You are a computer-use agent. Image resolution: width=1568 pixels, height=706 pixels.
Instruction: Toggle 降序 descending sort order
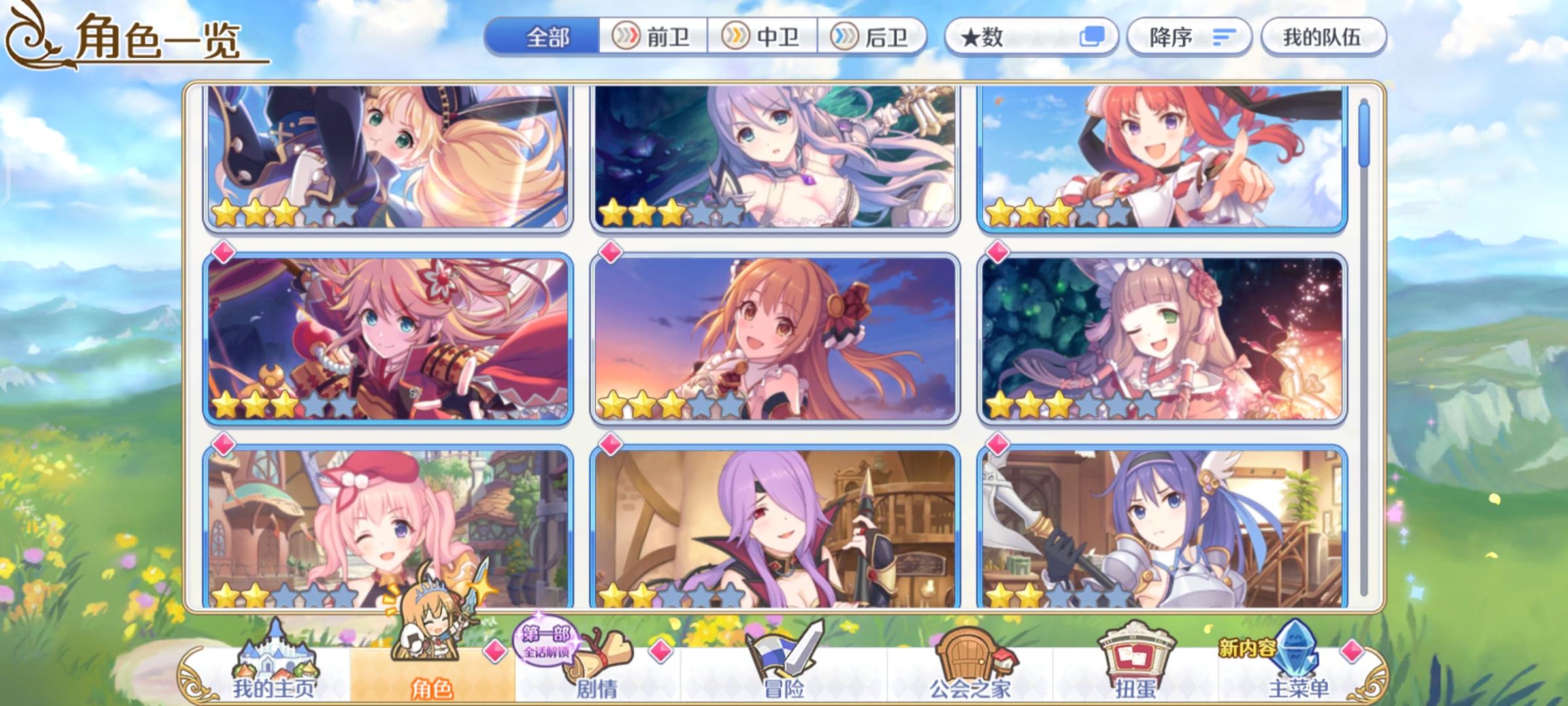(1189, 37)
